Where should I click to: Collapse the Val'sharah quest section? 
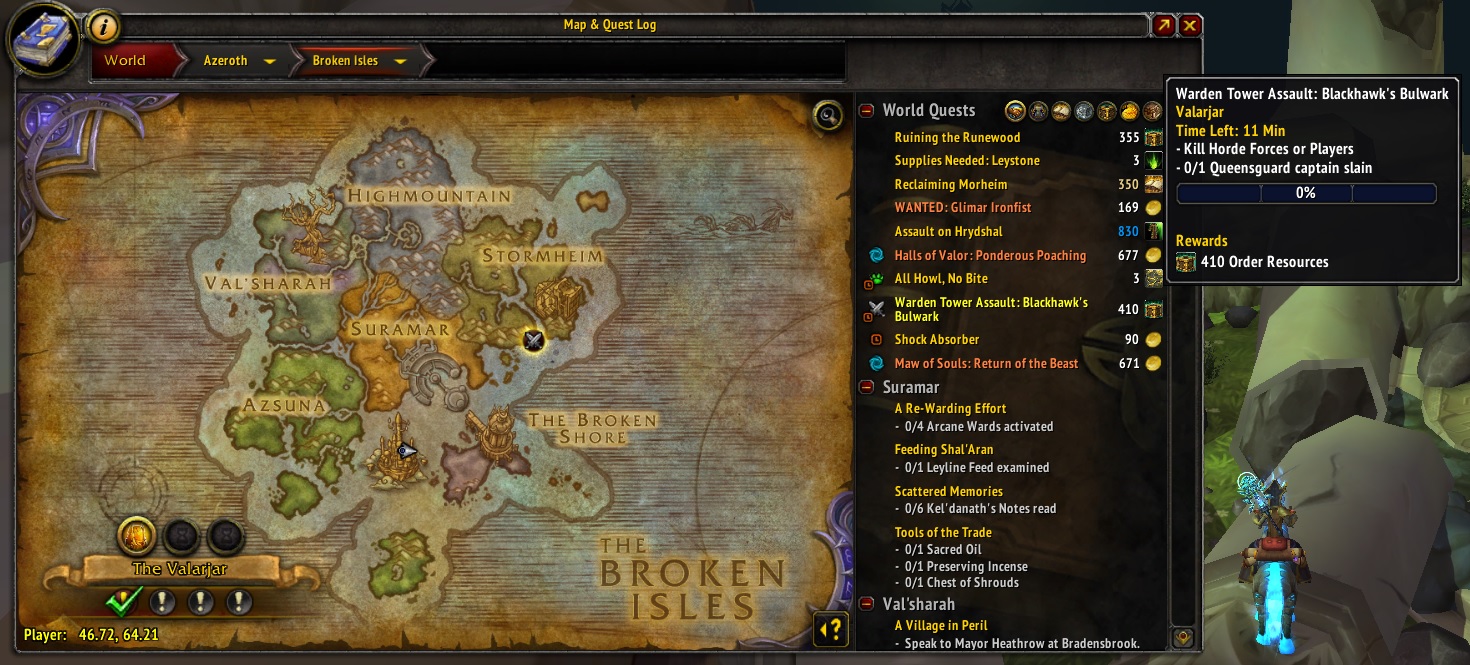point(866,604)
